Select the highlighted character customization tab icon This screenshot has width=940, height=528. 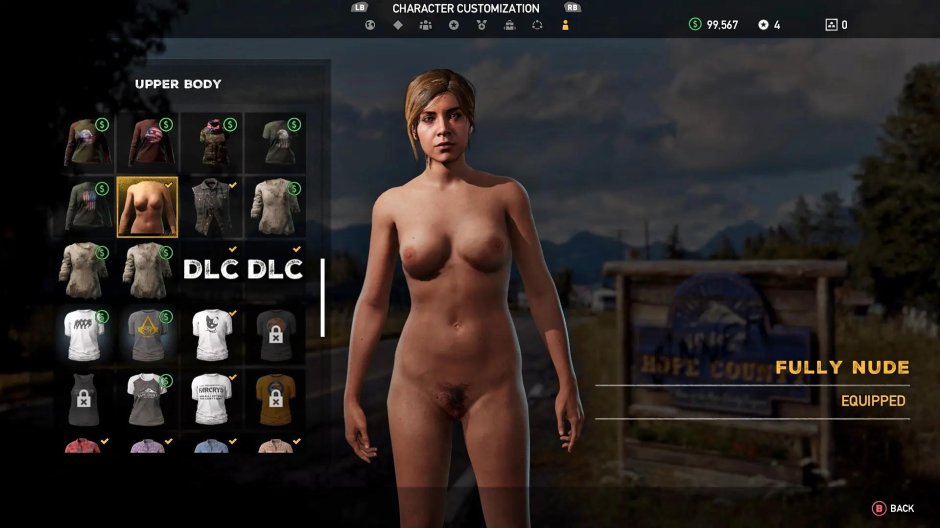click(565, 25)
